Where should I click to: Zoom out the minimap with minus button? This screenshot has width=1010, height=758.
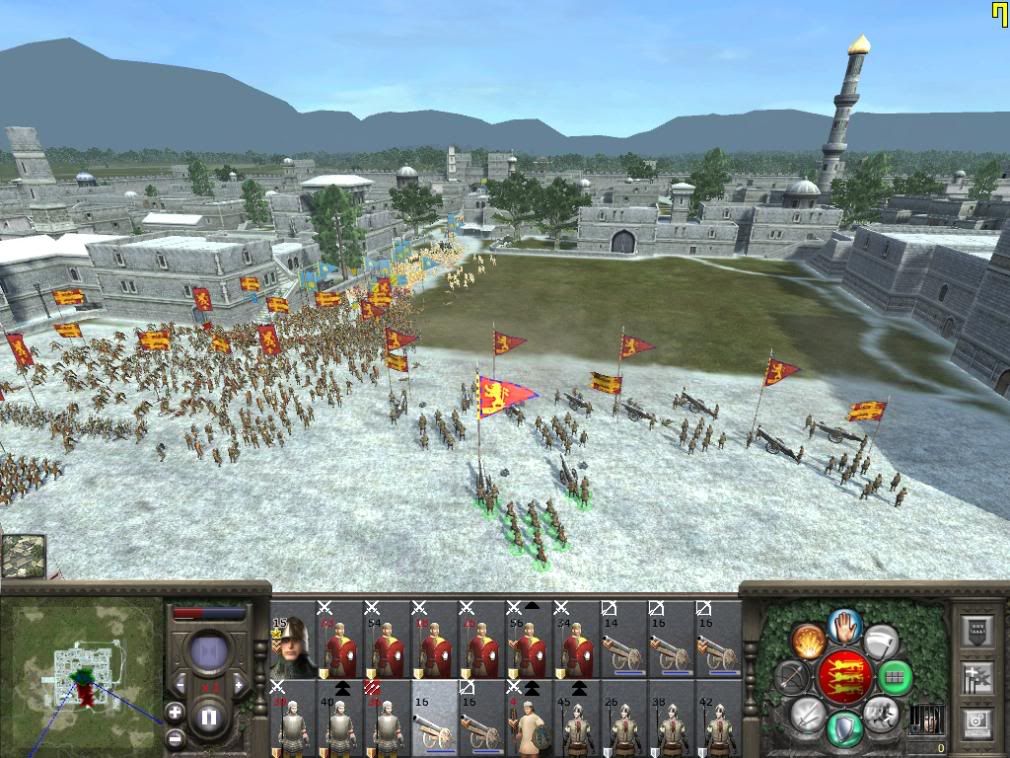click(175, 738)
